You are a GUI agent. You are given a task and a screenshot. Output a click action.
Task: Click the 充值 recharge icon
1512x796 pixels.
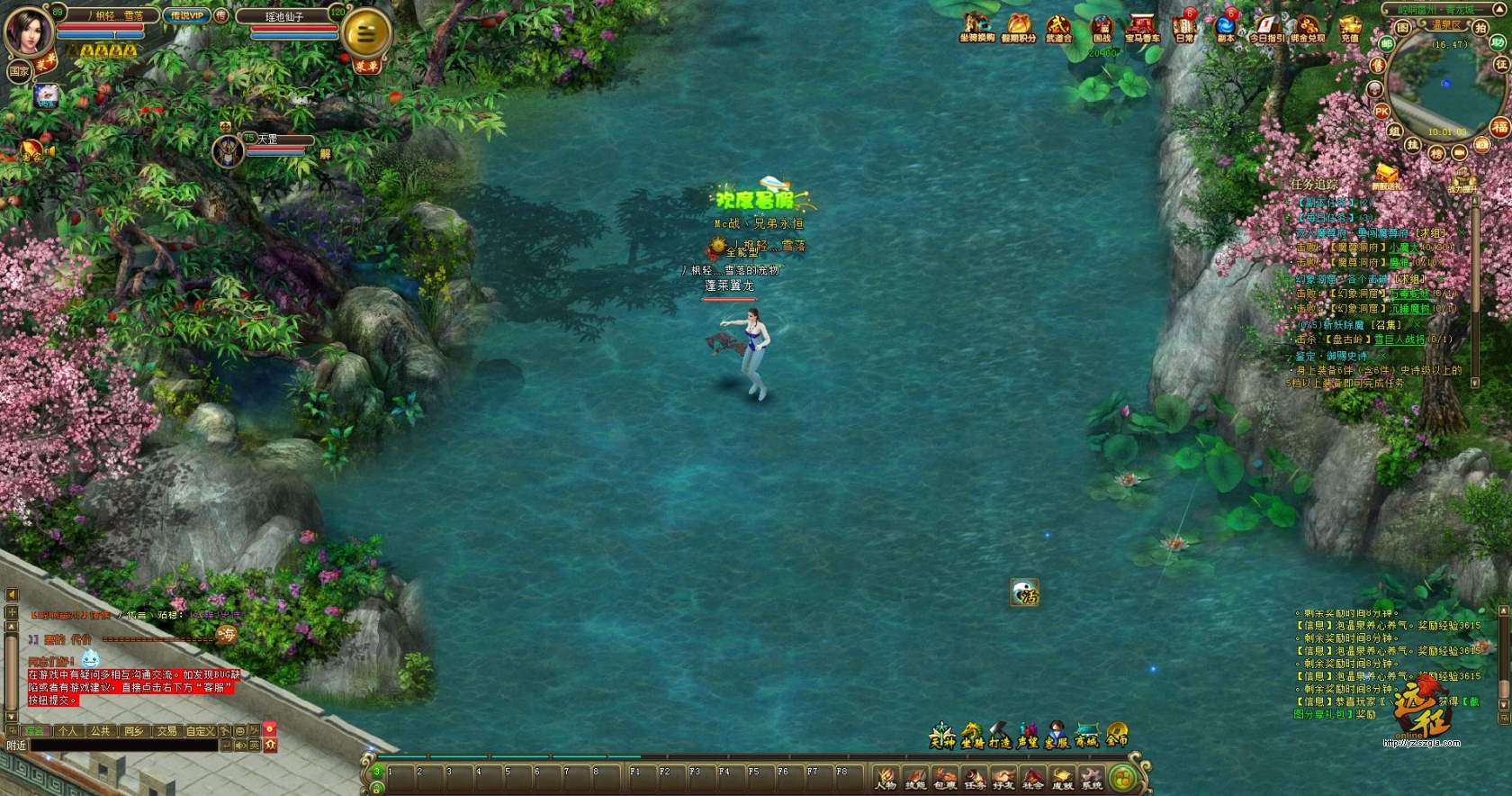1349,27
